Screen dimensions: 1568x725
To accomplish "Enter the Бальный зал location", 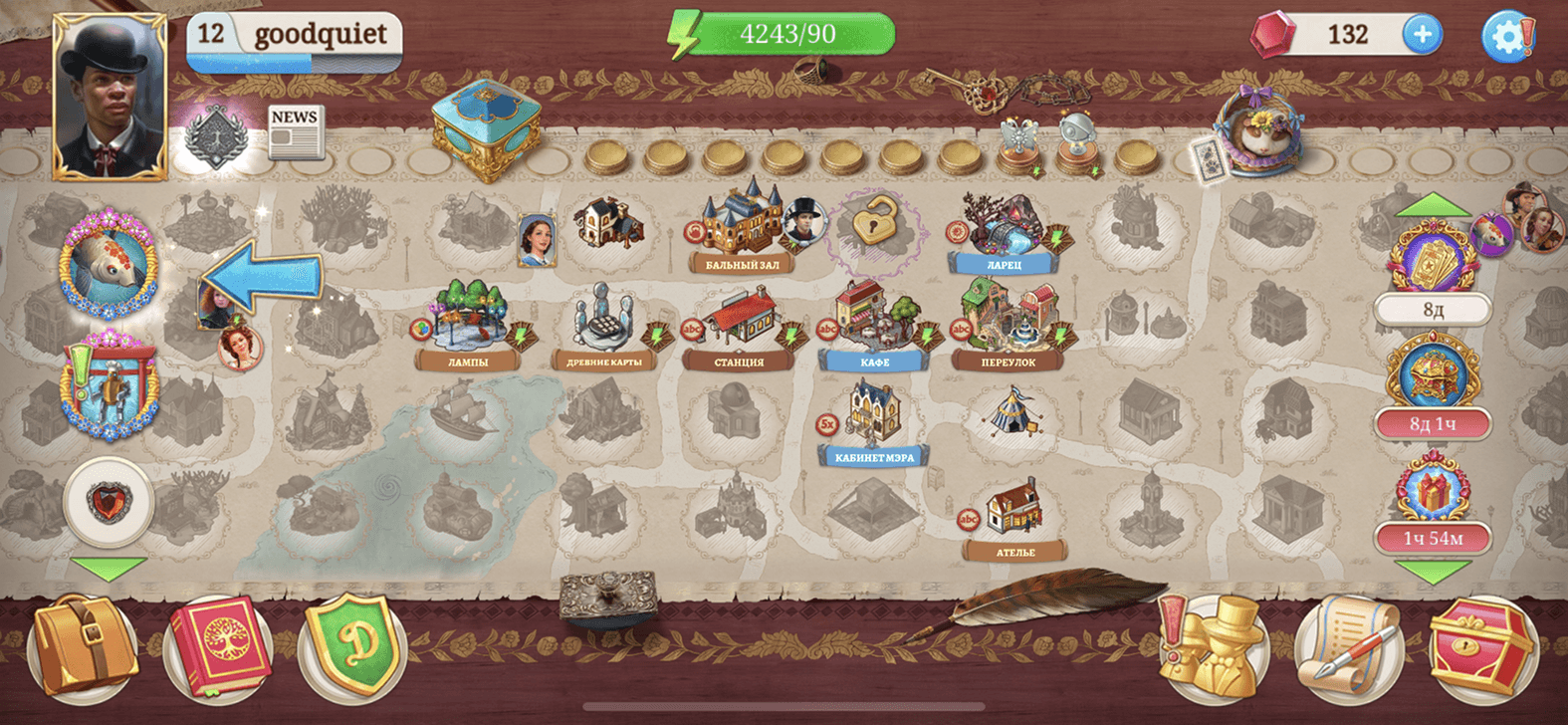I will pos(742,224).
